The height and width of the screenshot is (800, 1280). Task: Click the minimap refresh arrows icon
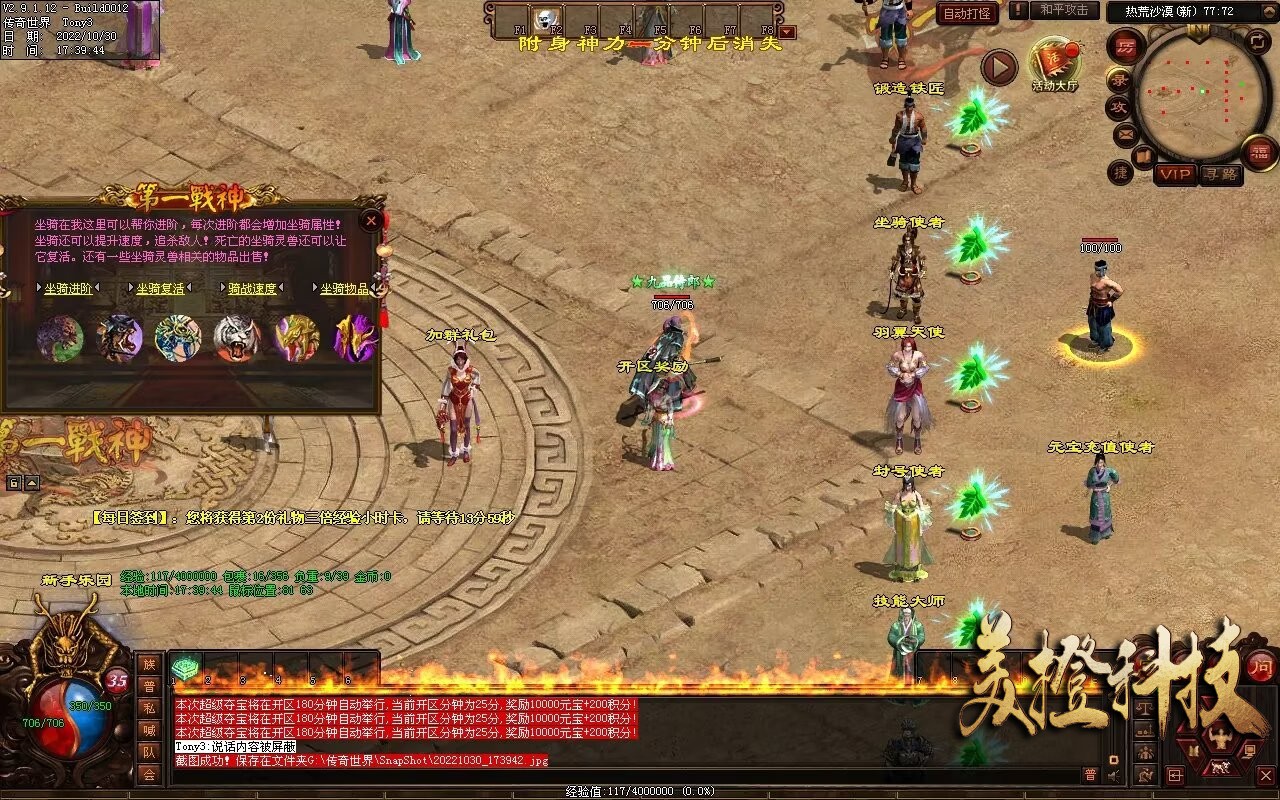pyautogui.click(x=1257, y=41)
